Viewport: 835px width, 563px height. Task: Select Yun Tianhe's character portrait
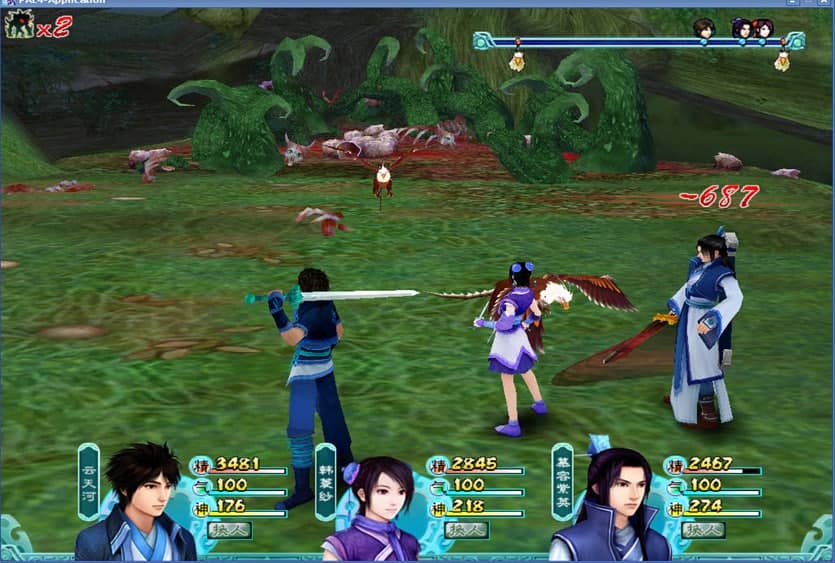coord(140,505)
